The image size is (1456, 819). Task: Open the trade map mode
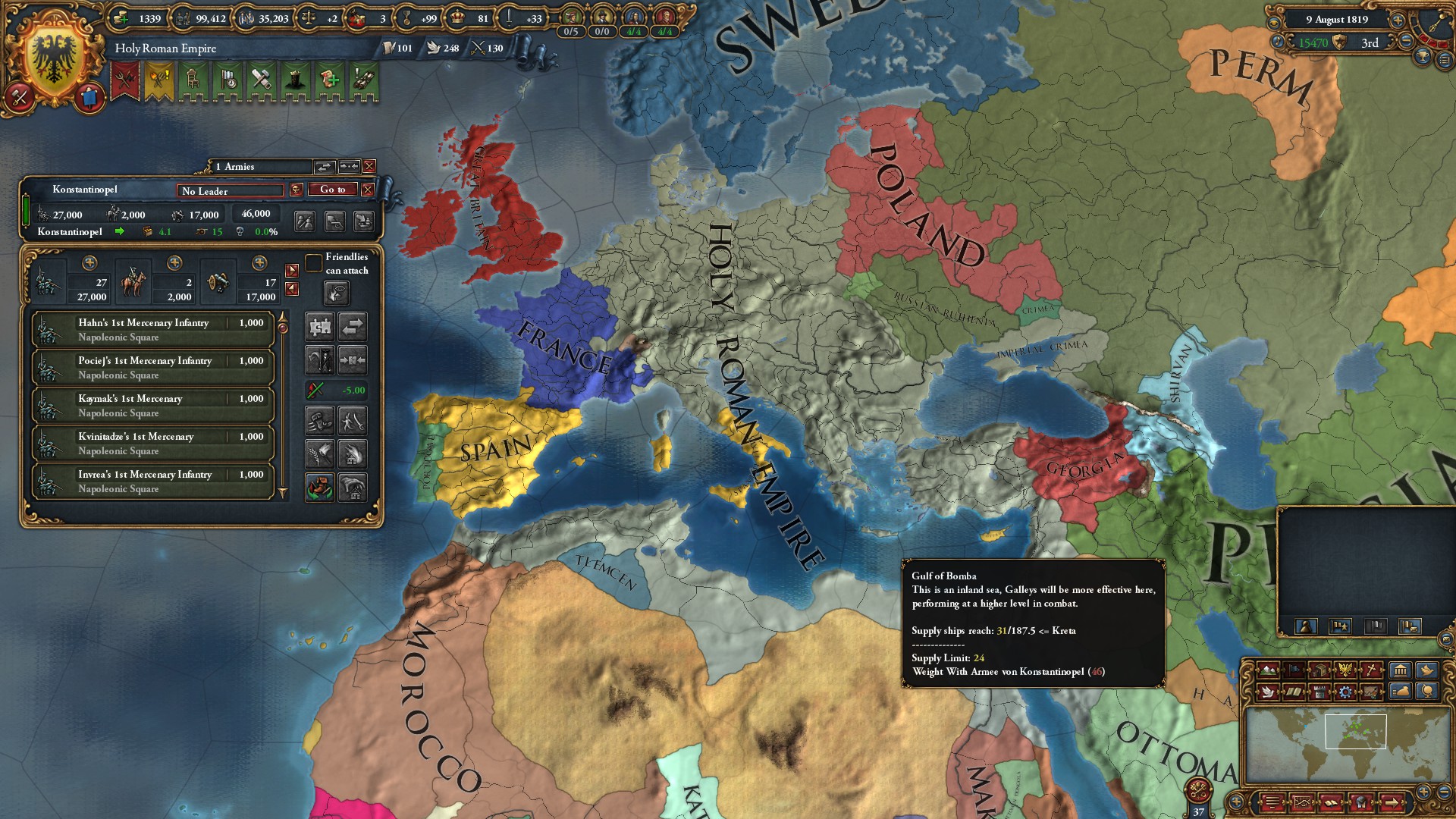(x=1319, y=670)
